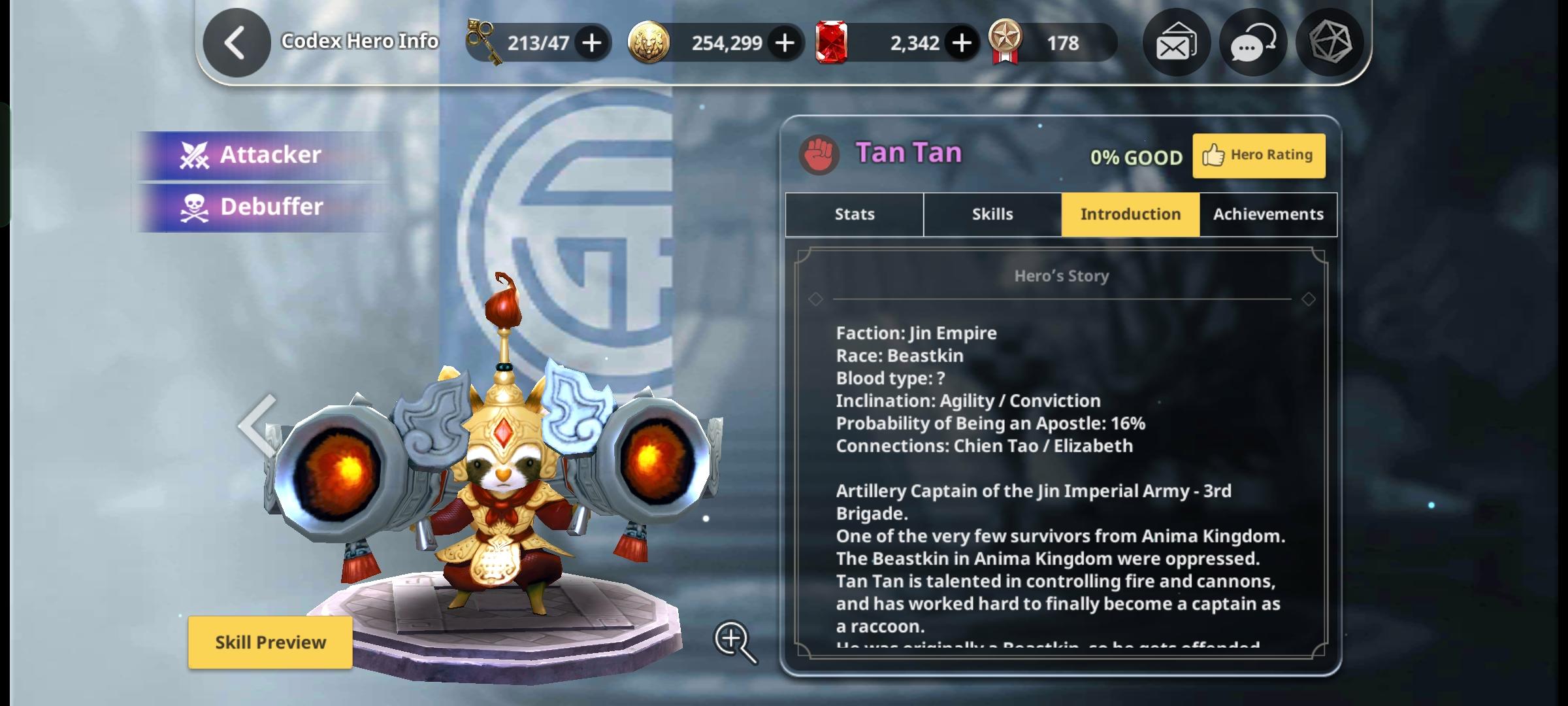Viewport: 1568px width, 706px height.
Task: Open the Achievements tab
Action: point(1267,214)
